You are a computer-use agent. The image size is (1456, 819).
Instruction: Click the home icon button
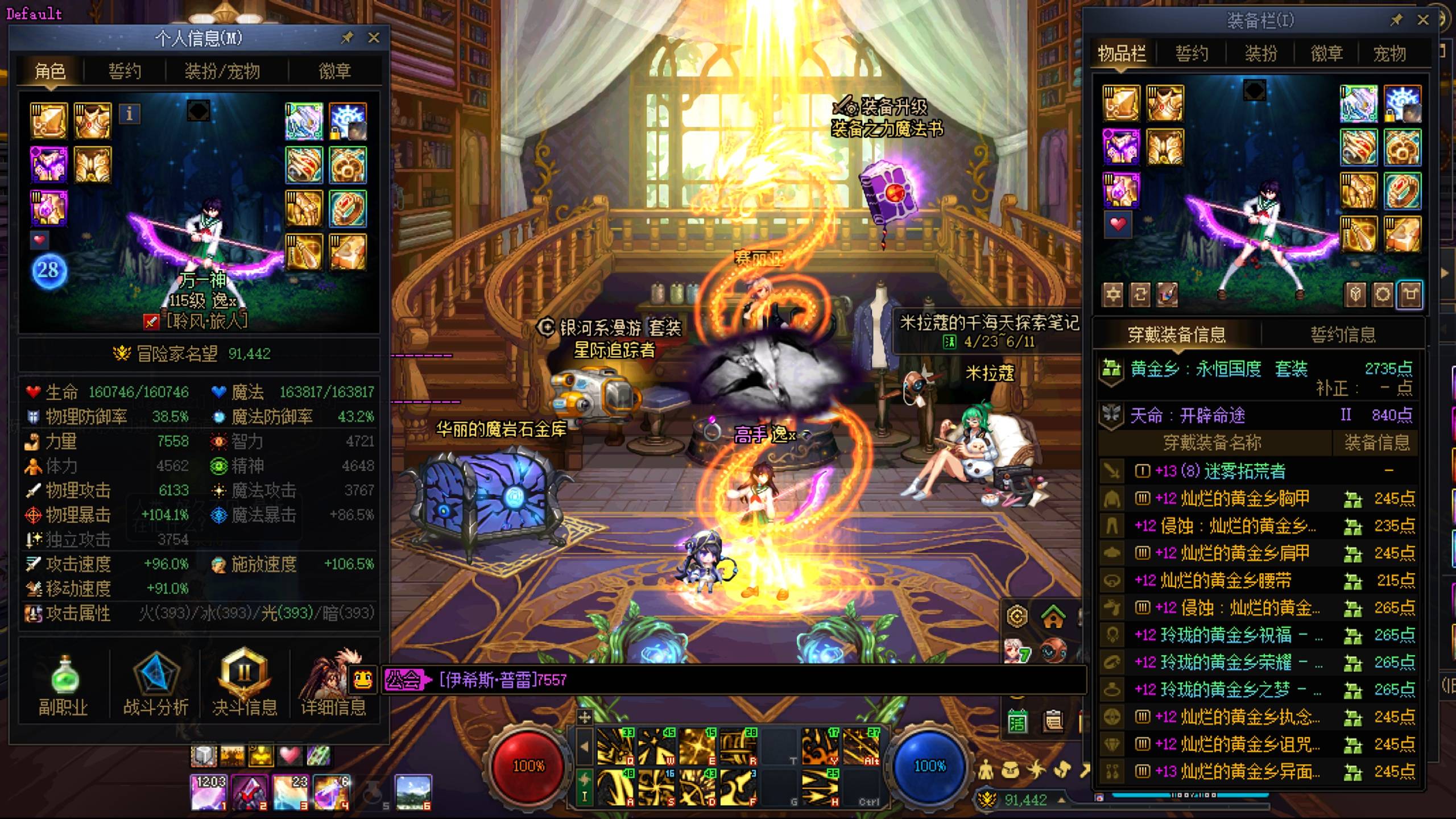pos(1053,617)
